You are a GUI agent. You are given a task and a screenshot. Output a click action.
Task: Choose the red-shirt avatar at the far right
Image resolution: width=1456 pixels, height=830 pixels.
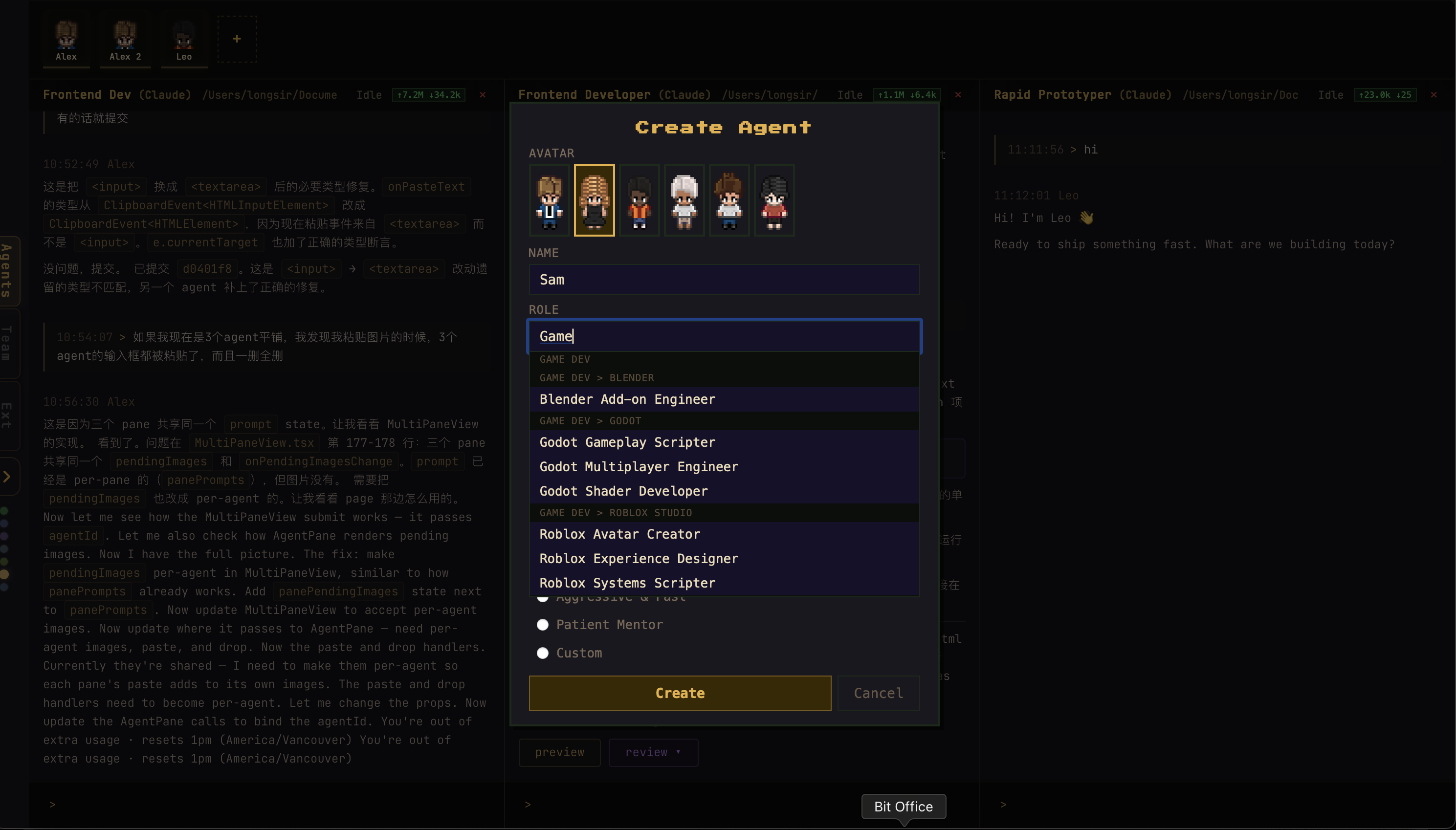[774, 201]
